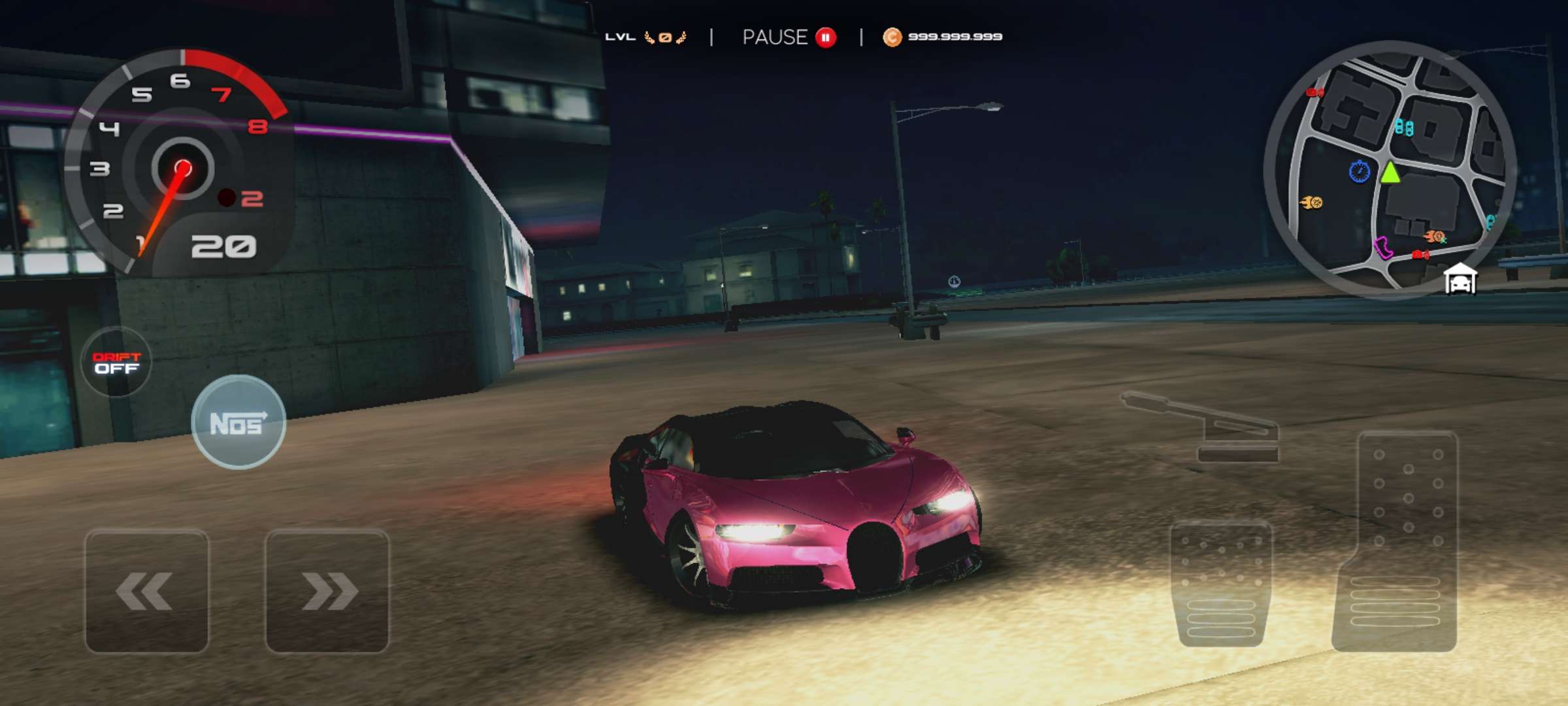Select the blue stopwatch marker on the minimap
Screen dimensions: 1568x706
pyautogui.click(x=1359, y=172)
